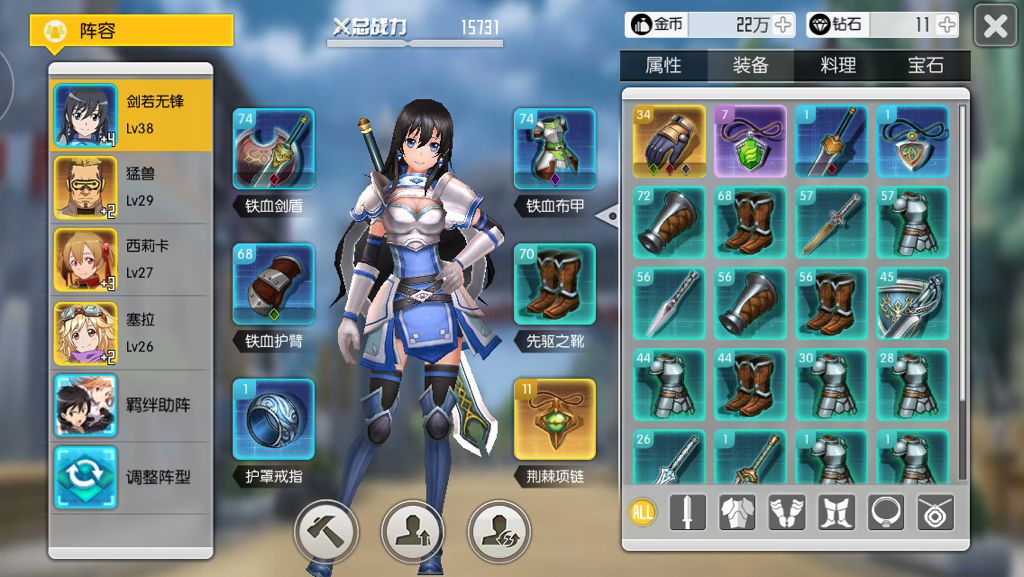The height and width of the screenshot is (577, 1024).
Task: Buy 钻石 diamonds using the plus button
Action: click(x=946, y=25)
